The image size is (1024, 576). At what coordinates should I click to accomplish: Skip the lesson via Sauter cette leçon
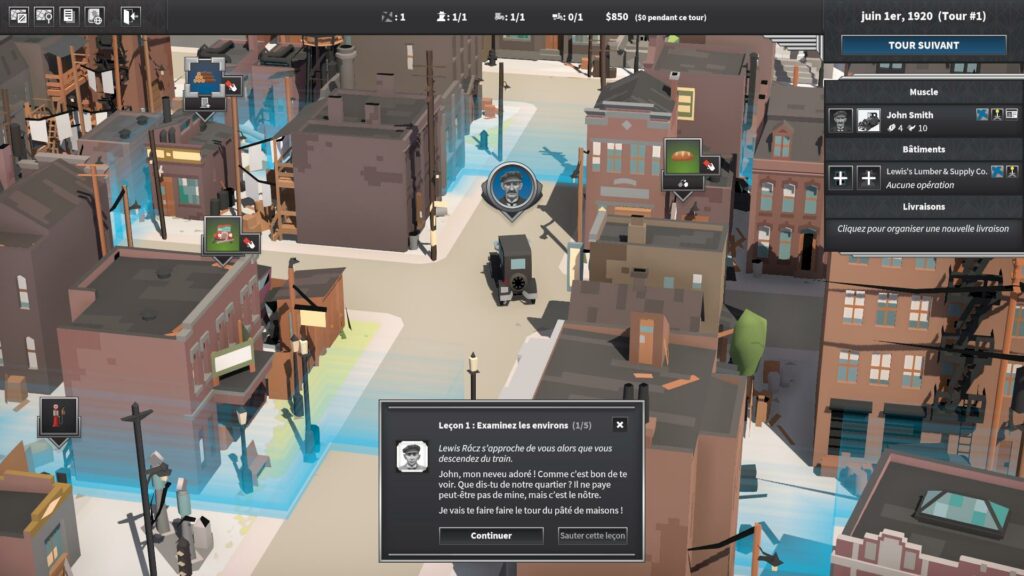tap(592, 536)
